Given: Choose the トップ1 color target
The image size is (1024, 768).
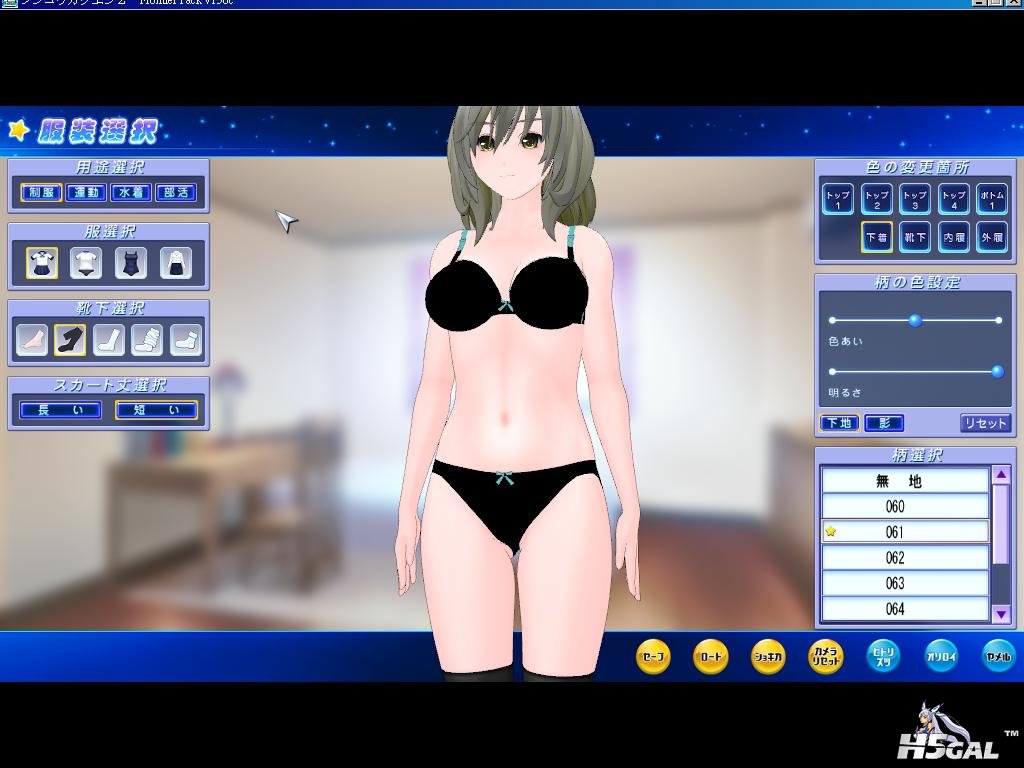Looking at the screenshot, I should (837, 199).
